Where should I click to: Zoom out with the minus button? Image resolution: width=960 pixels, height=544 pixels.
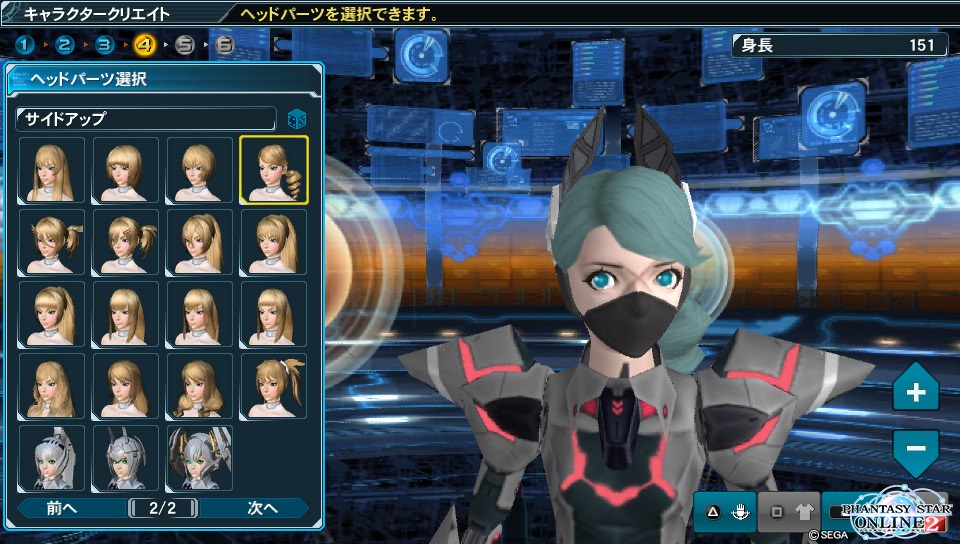[x=915, y=446]
